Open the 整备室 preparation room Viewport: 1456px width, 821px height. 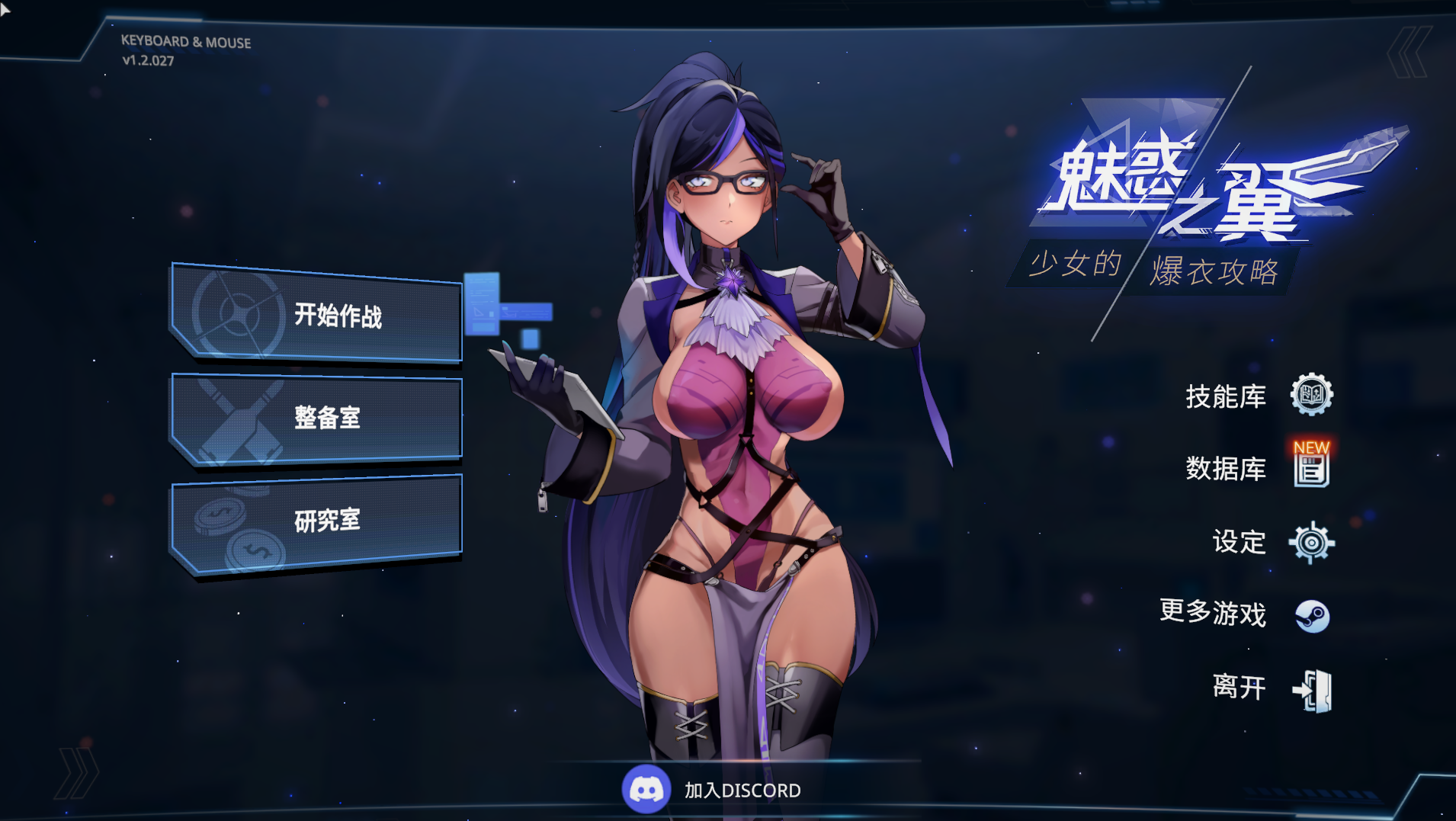(x=316, y=418)
